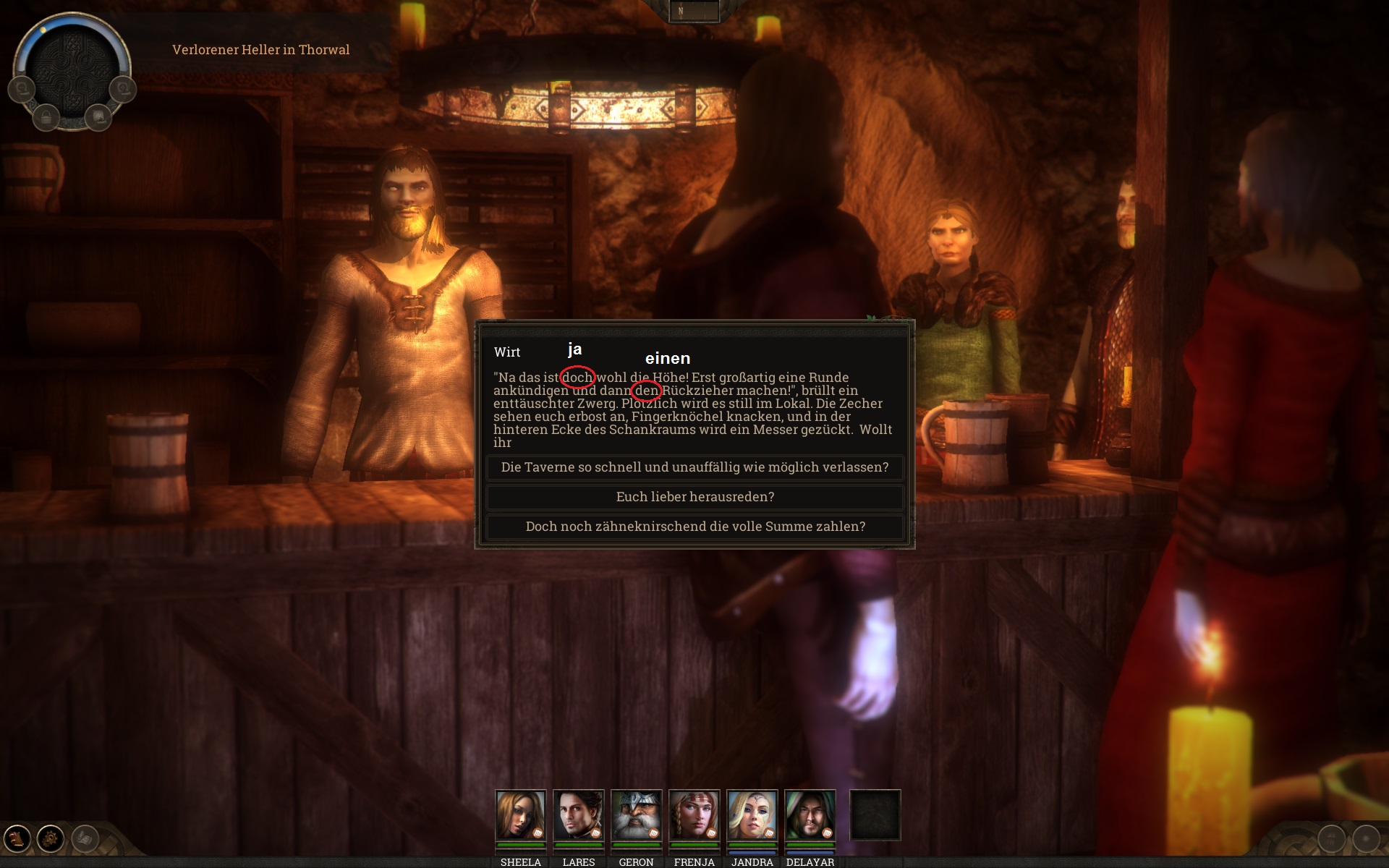Click Delayar's hooded portrait
Screen dimensions: 1389x868
tap(810, 815)
